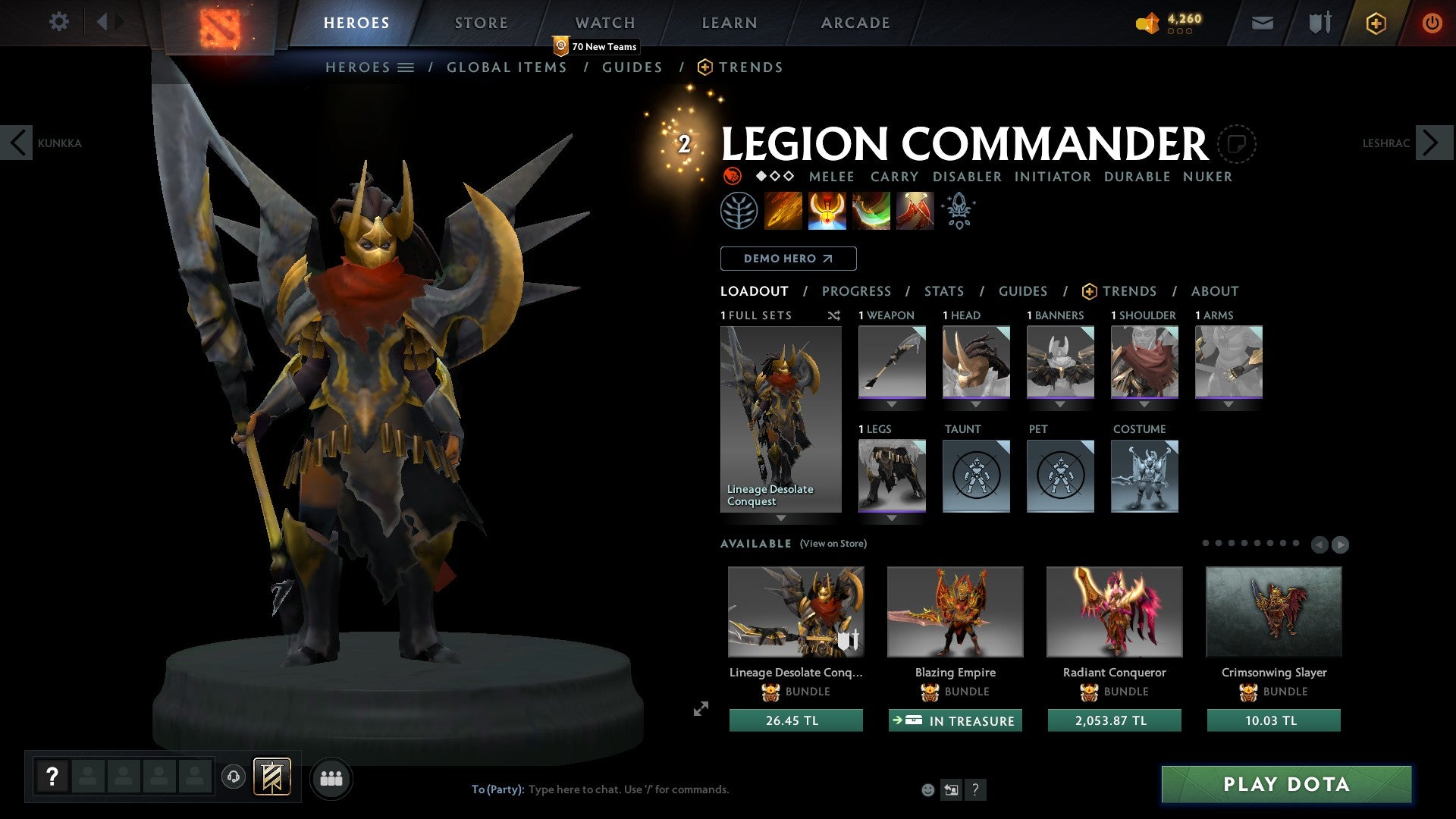Click the Lineage Desolate Conquest bundle thumbnail
This screenshot has width=1456, height=819.
point(795,611)
